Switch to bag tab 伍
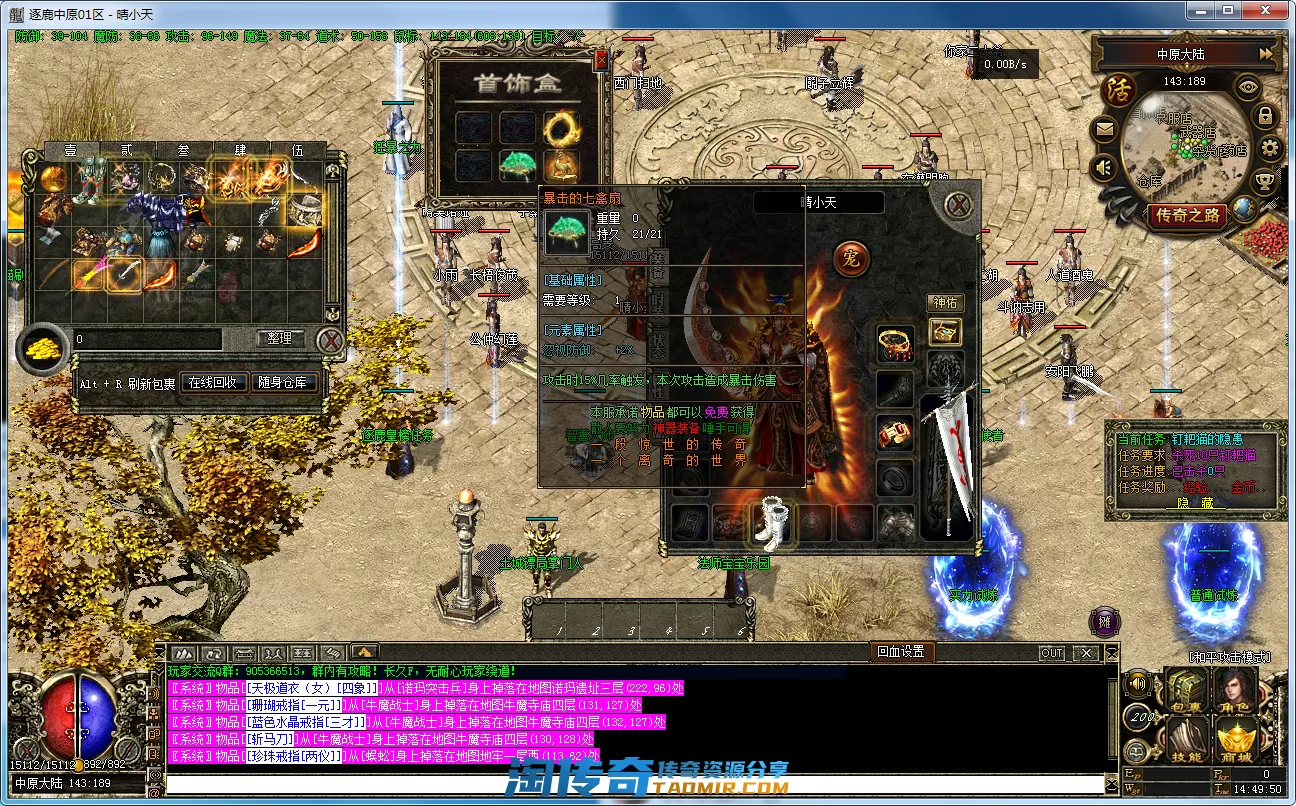 [297, 150]
